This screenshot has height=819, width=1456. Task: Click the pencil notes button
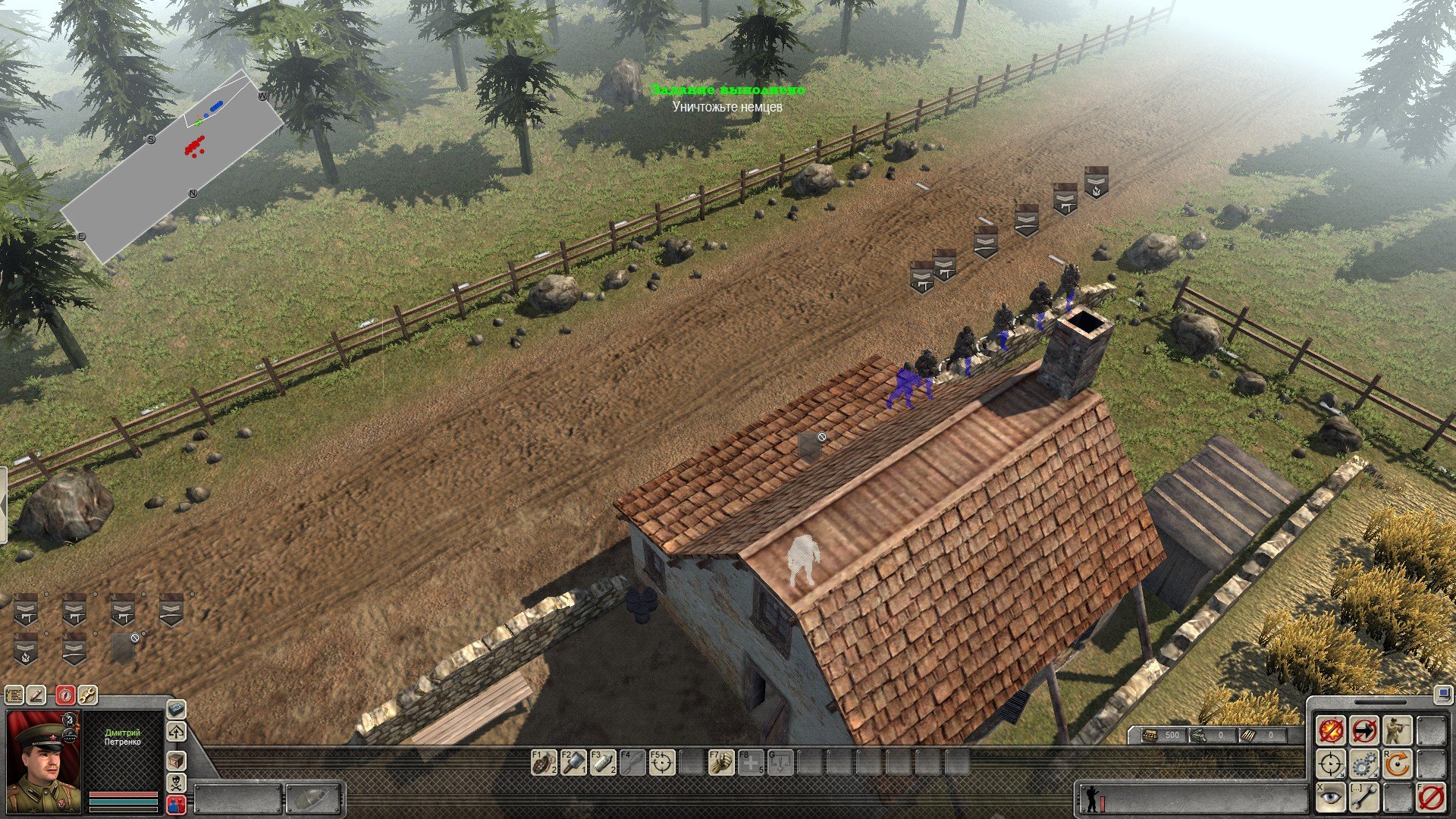(x=37, y=695)
